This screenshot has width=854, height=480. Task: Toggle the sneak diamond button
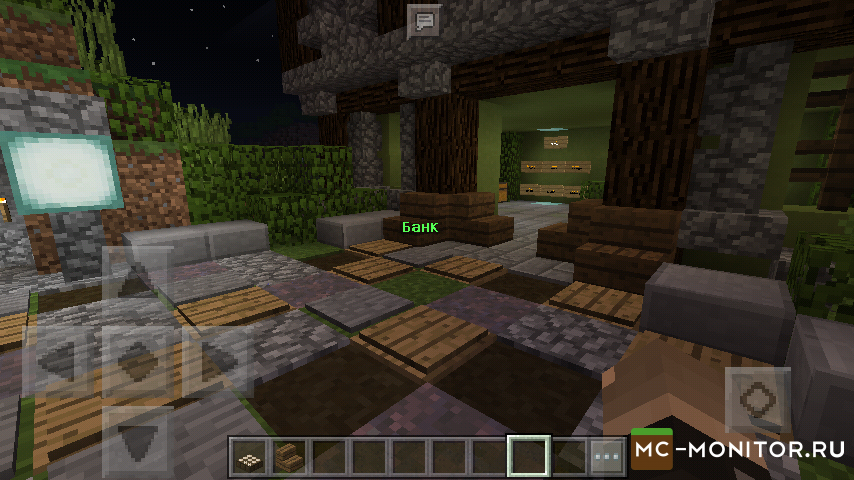[136, 358]
